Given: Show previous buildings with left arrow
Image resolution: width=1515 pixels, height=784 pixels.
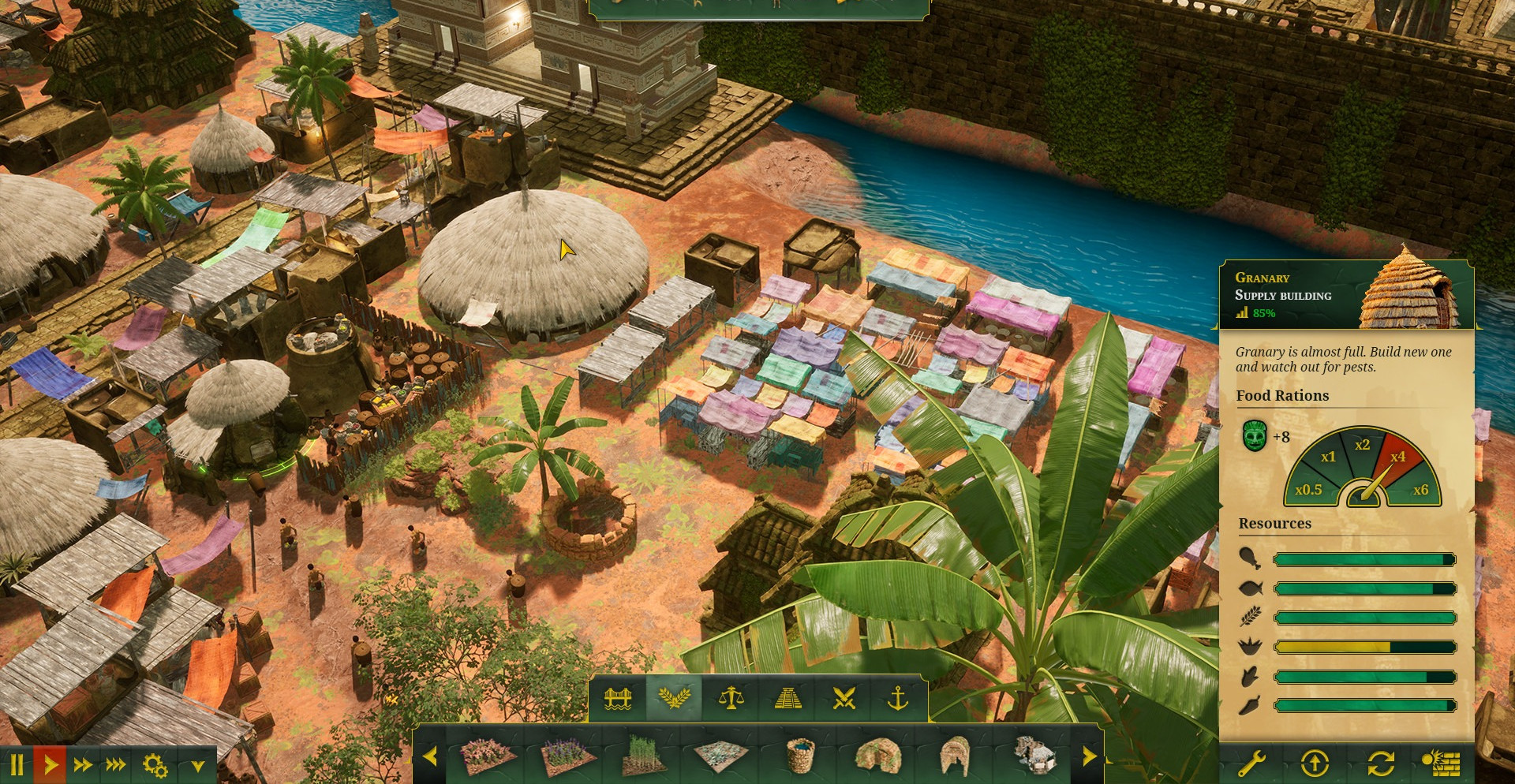Looking at the screenshot, I should [430, 757].
